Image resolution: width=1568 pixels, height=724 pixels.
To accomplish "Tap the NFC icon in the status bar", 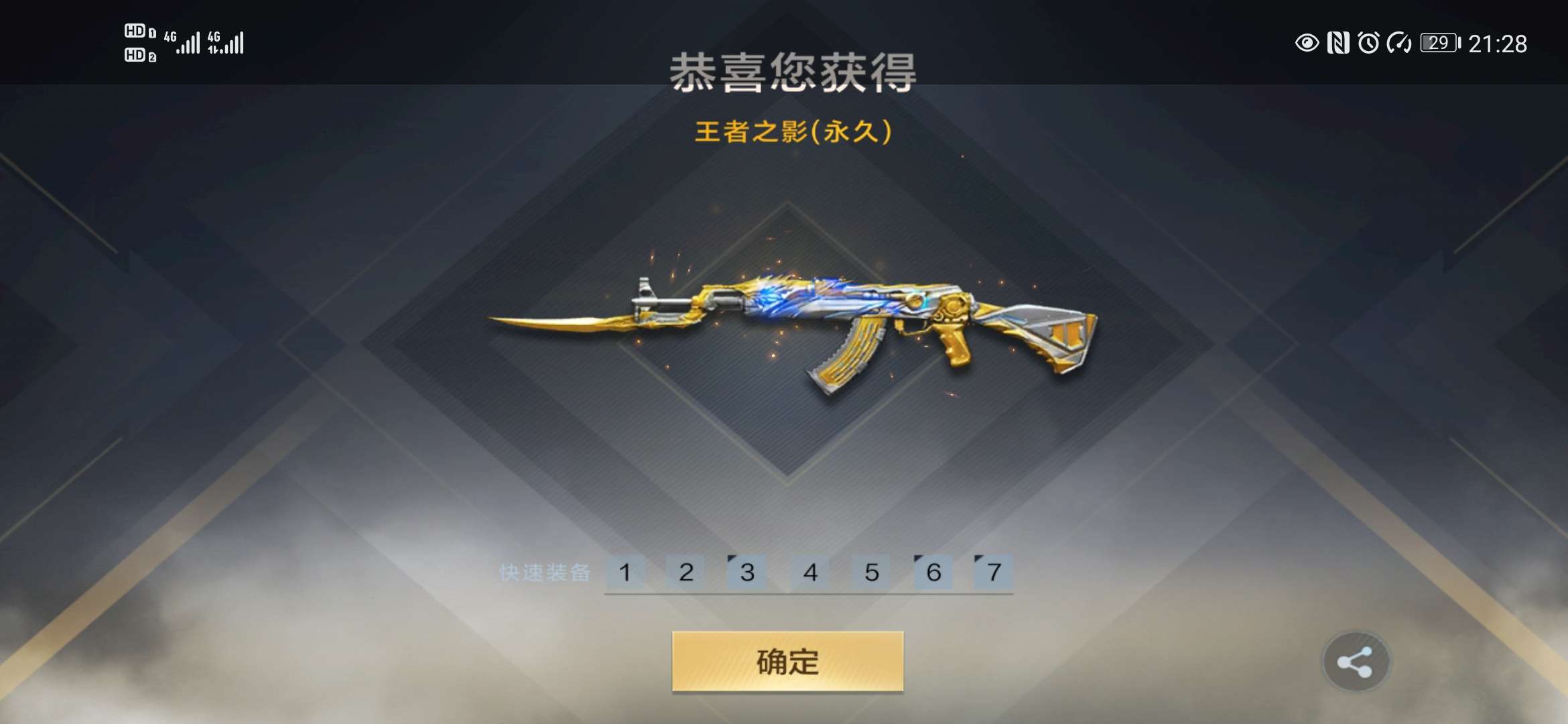I will (x=1340, y=42).
